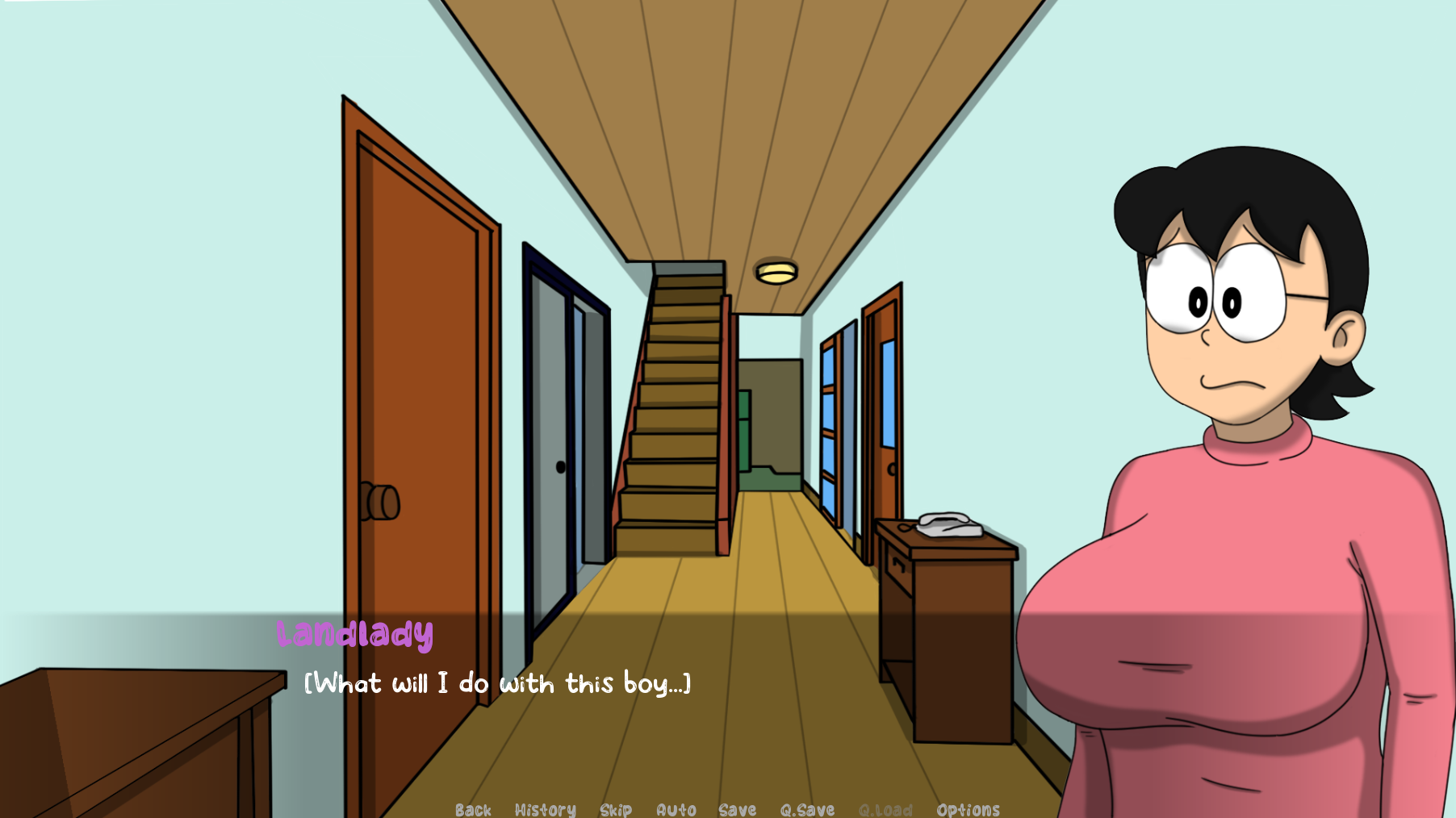This screenshot has height=818, width=1456.
Task: Open the History screen
Action: 546,809
